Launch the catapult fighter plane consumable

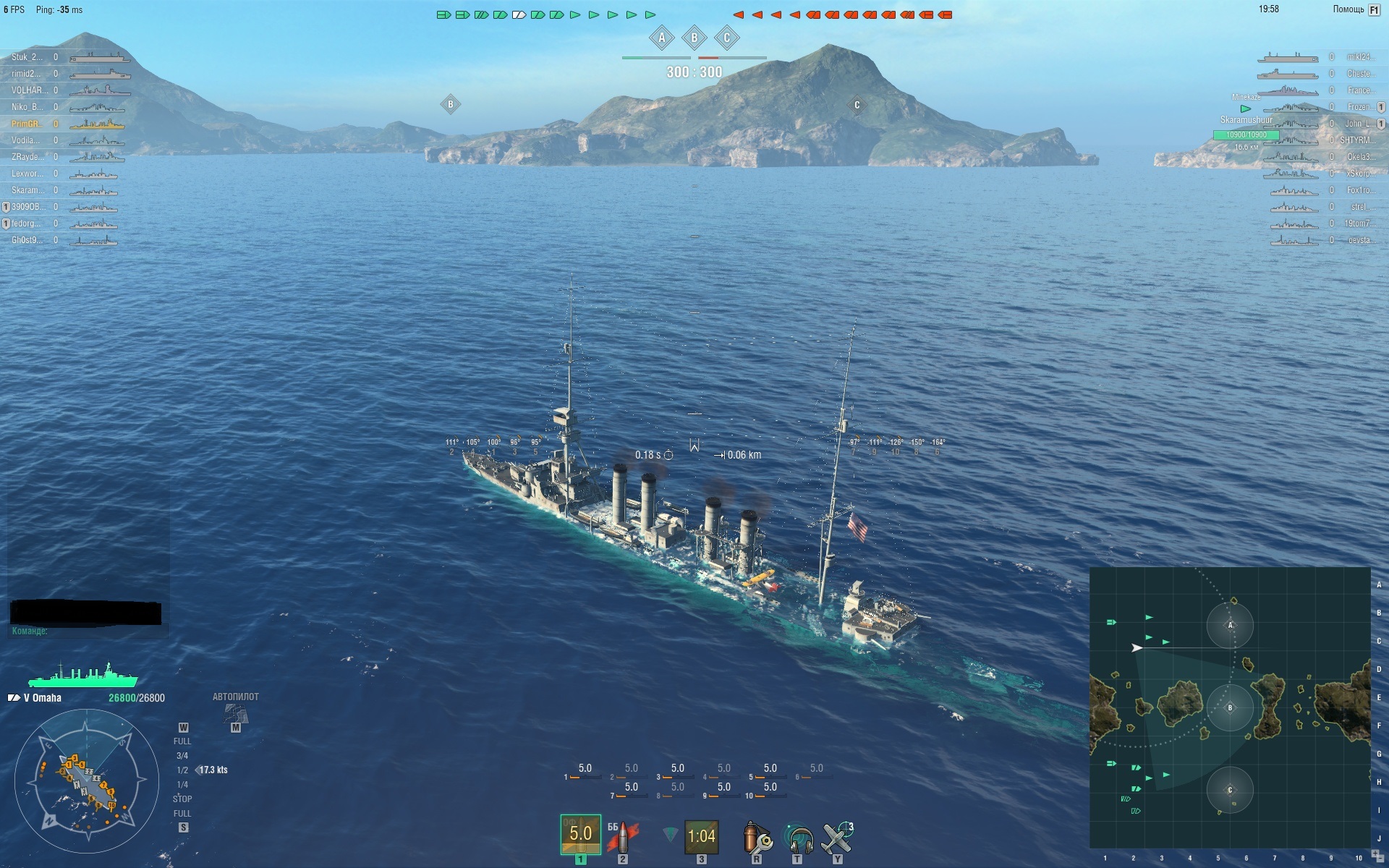838,838
